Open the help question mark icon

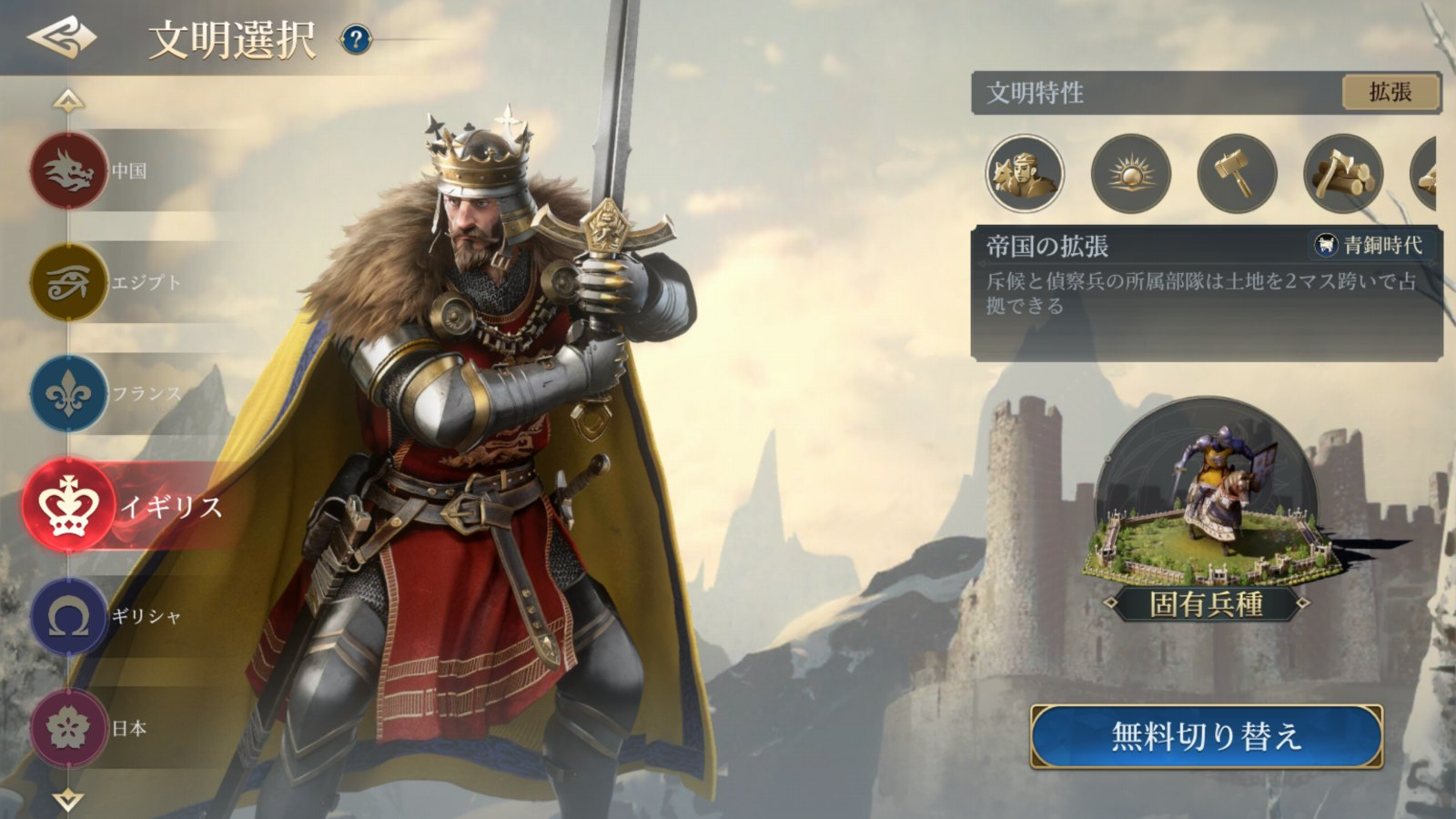[356, 39]
